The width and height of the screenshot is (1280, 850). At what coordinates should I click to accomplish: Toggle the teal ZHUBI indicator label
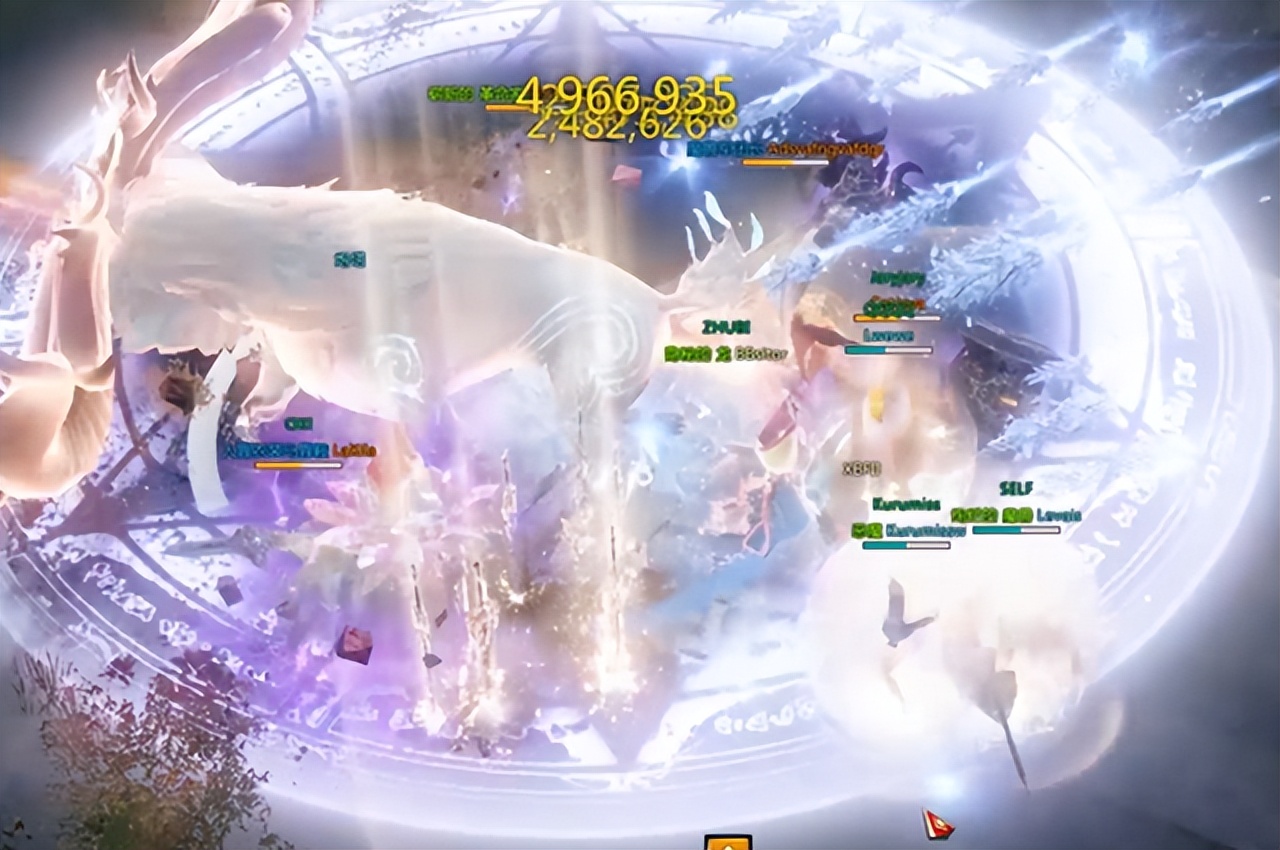tap(727, 326)
